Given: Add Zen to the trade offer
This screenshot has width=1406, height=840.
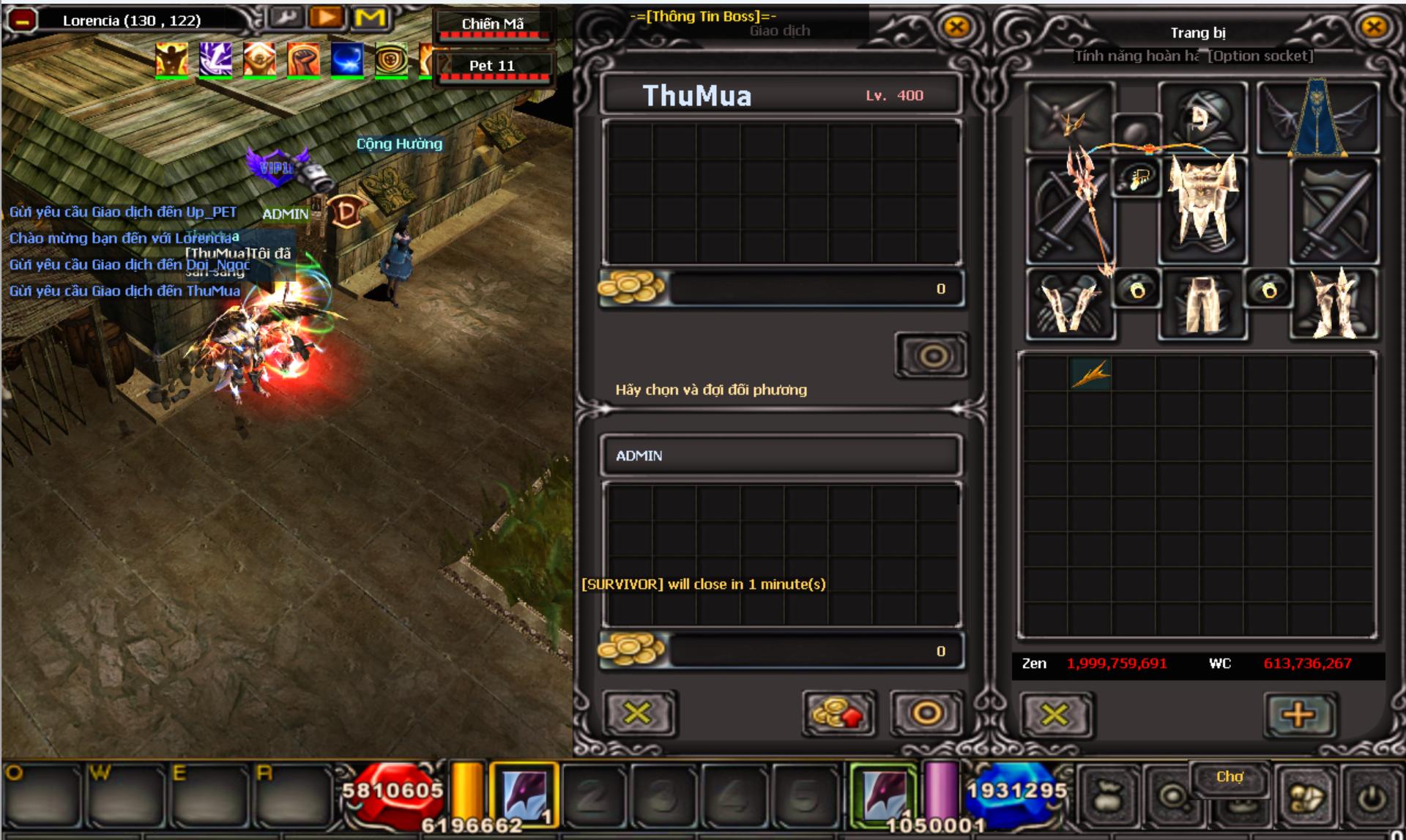Looking at the screenshot, I should (838, 713).
